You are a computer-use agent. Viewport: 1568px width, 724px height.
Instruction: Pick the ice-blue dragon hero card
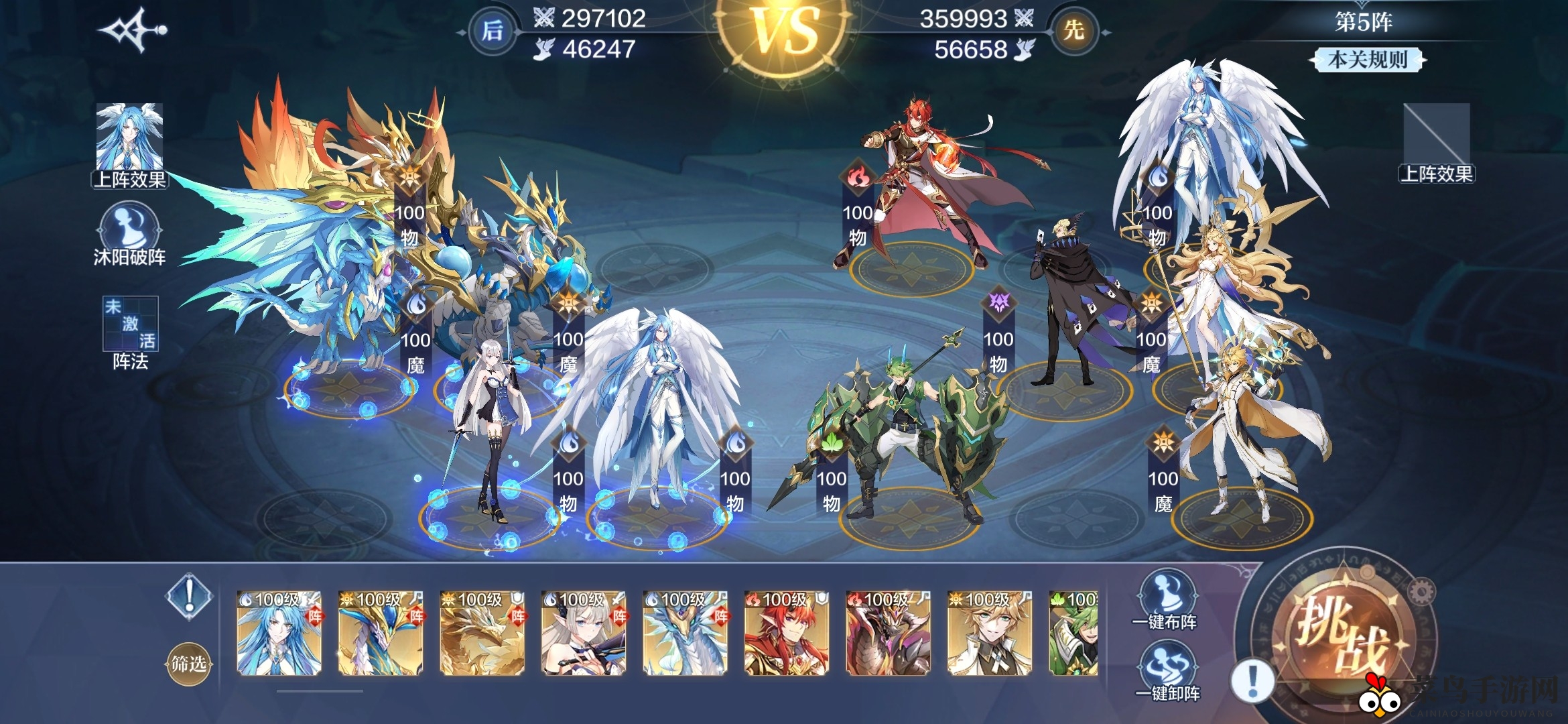pos(685,632)
